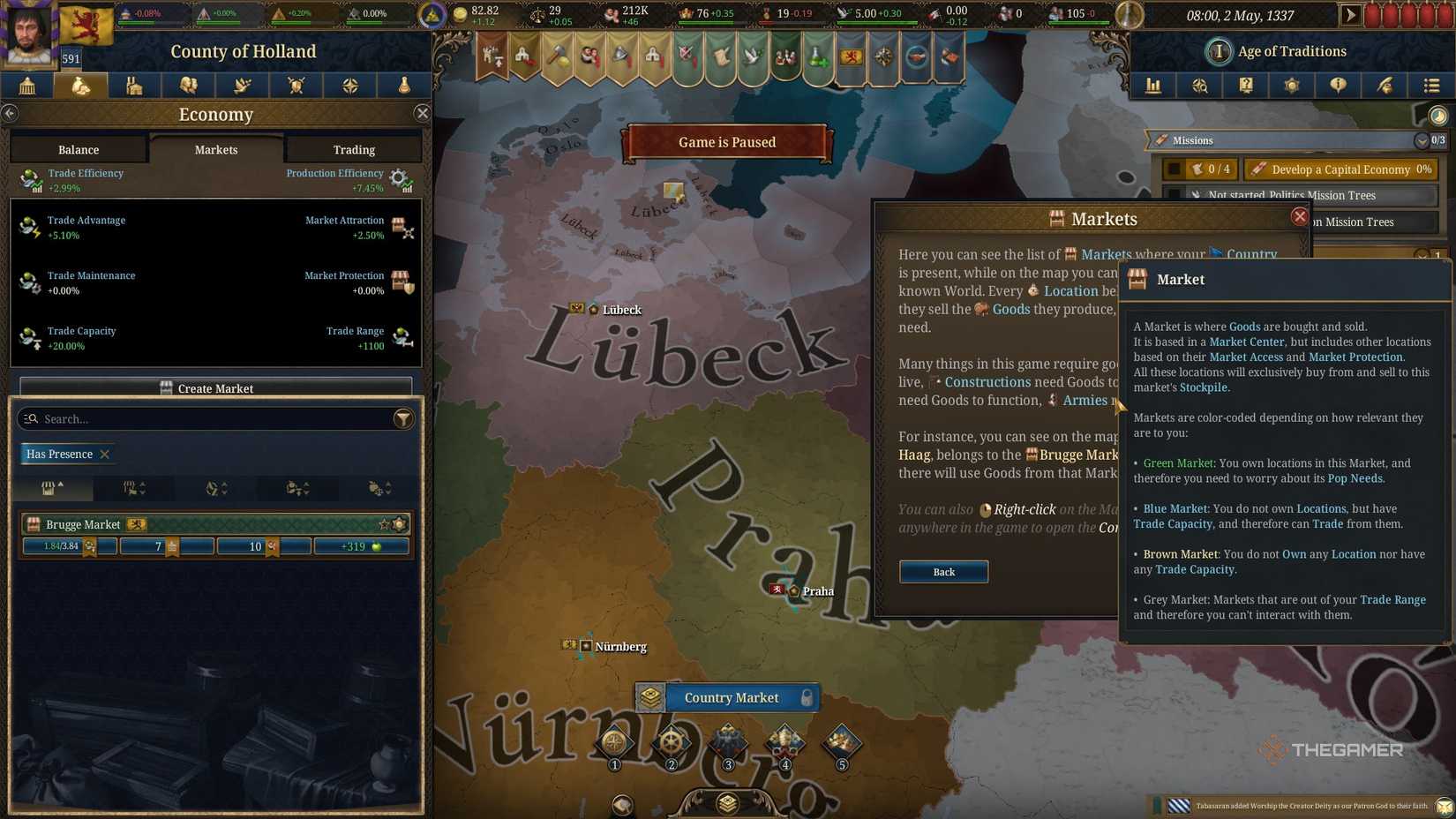Screen dimensions: 1456x819
Task: Switch to the Trading tab
Action: coord(353,149)
